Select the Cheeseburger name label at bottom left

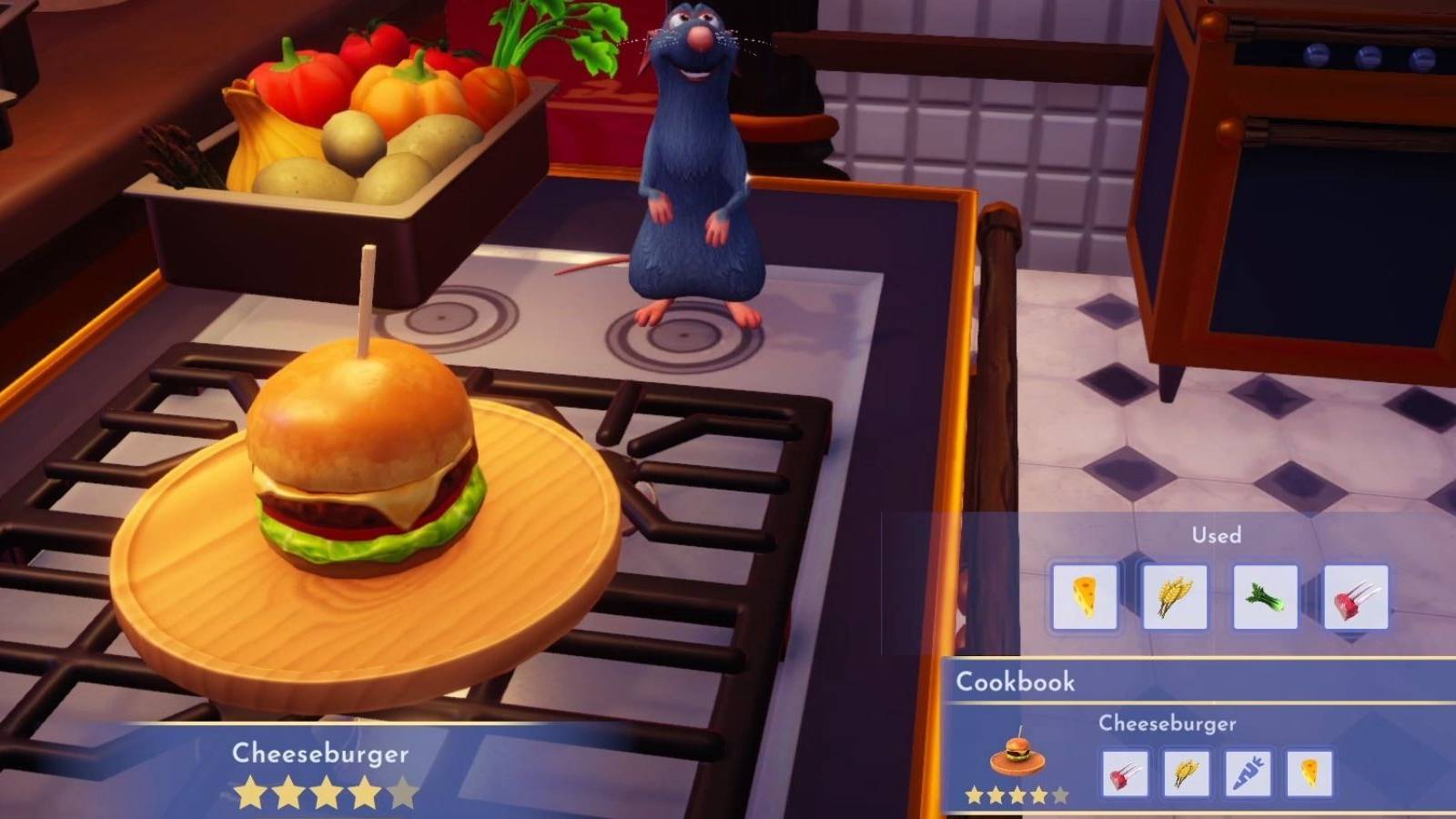tap(320, 753)
